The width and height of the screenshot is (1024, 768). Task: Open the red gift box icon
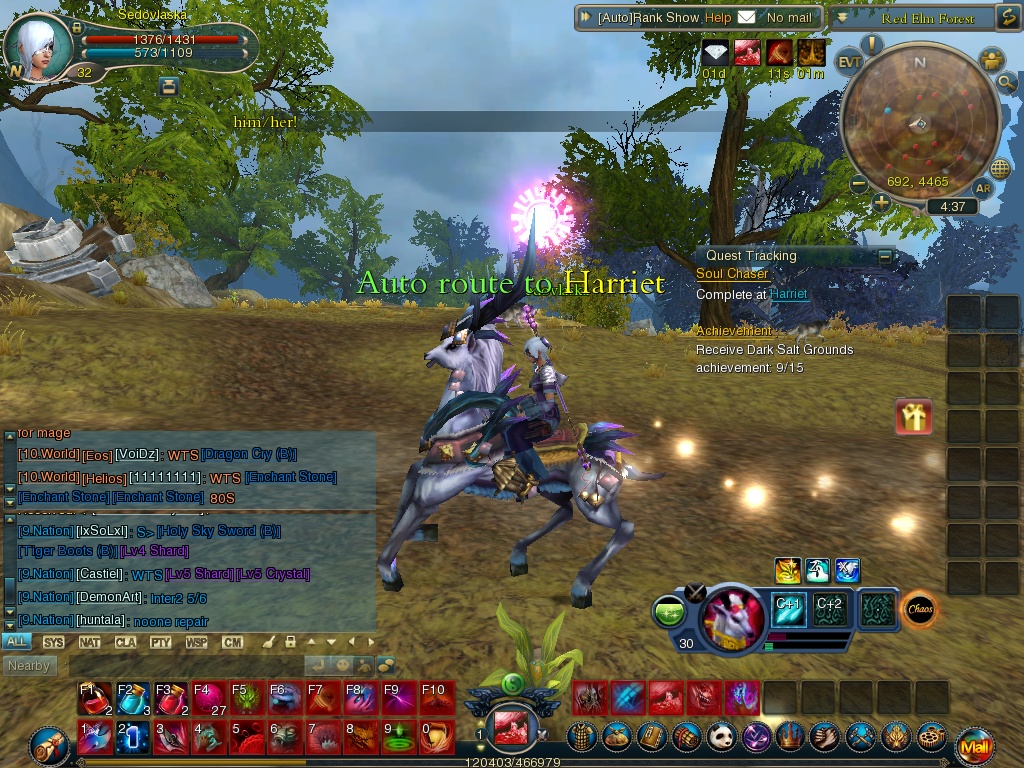pos(914,416)
